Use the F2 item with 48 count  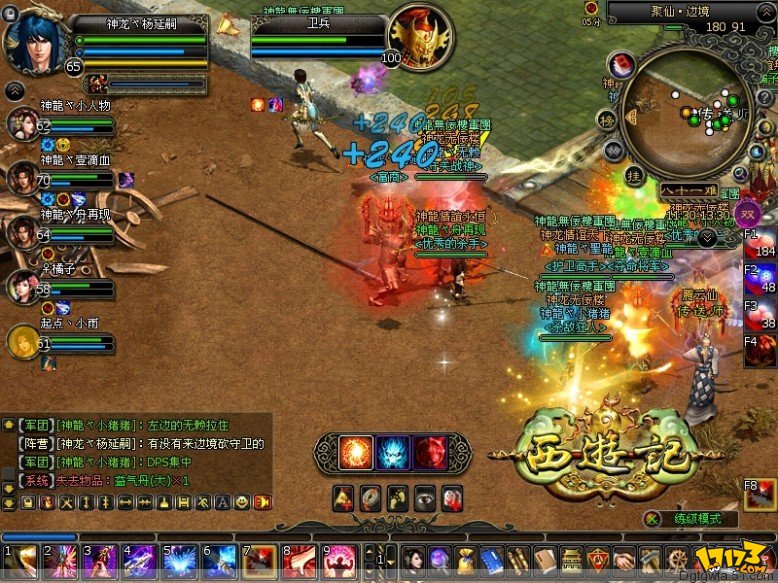pos(763,281)
